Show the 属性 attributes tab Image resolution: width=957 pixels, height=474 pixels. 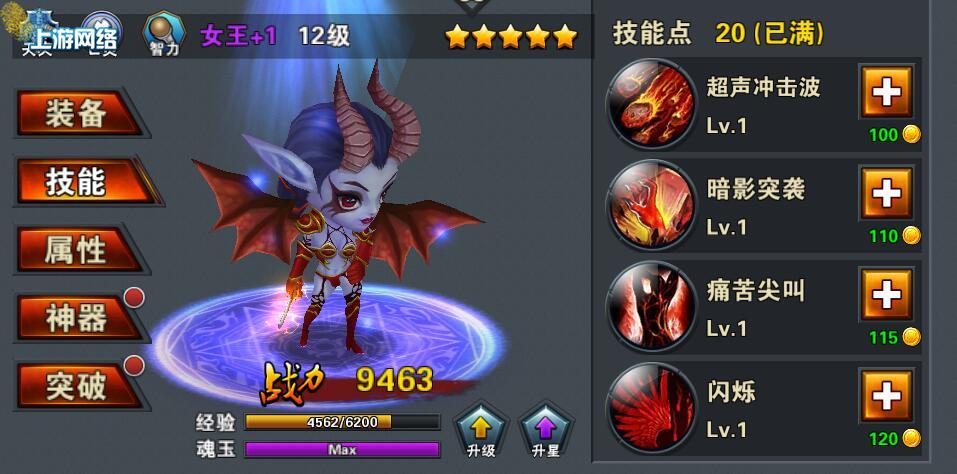tap(76, 249)
